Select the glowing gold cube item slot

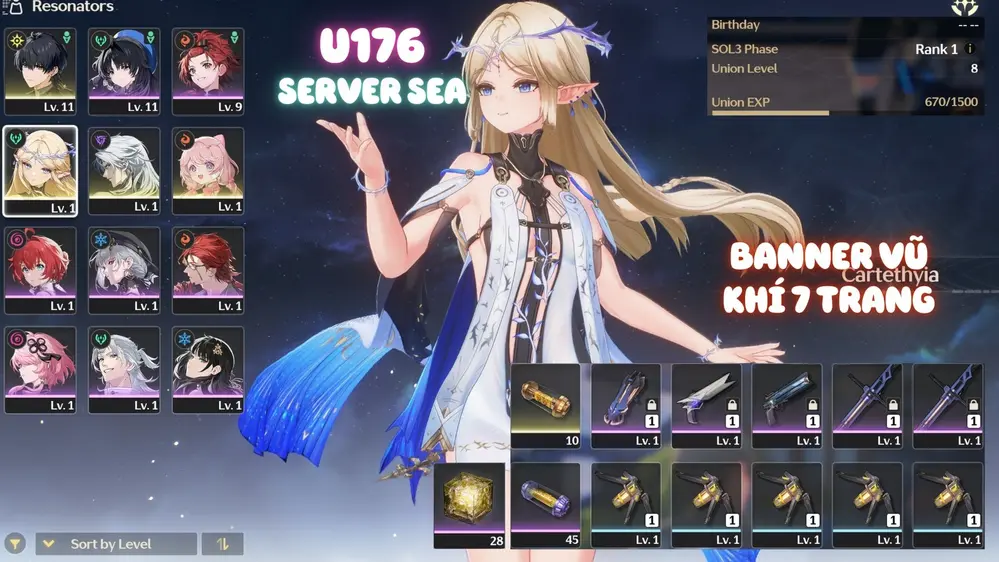click(469, 505)
